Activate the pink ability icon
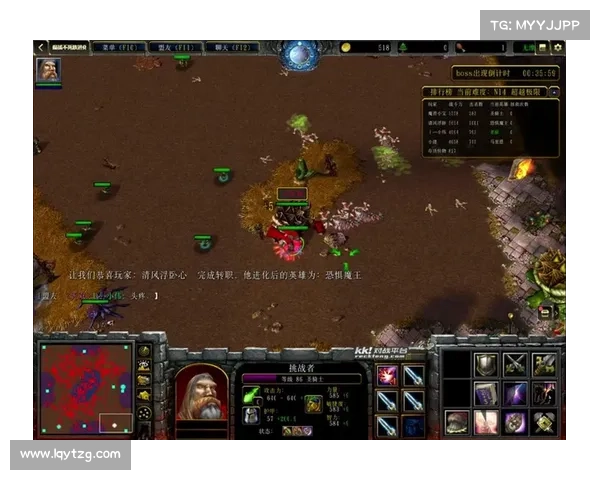 coord(486,422)
